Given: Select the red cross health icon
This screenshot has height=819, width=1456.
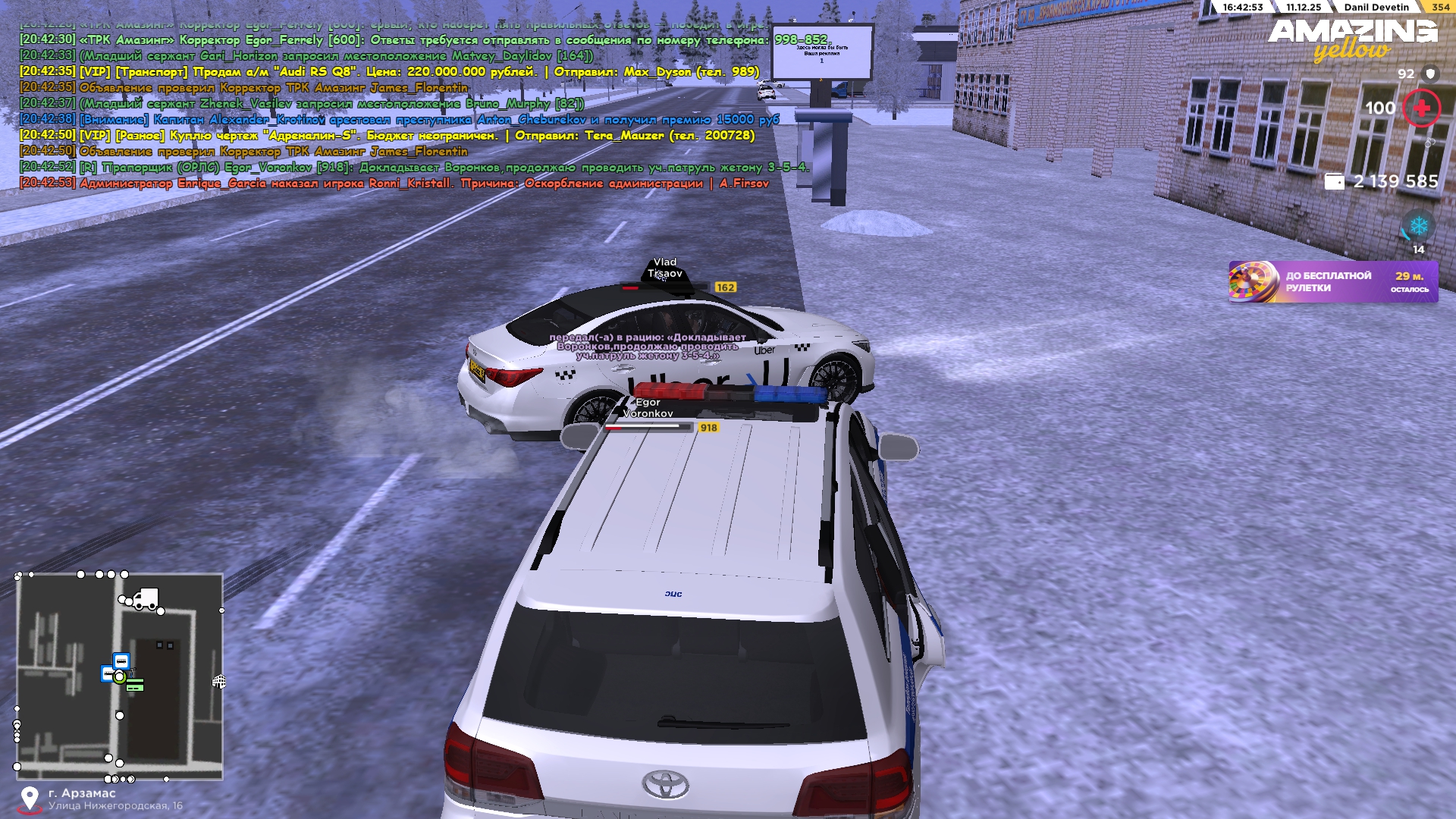Looking at the screenshot, I should coord(1421,108).
